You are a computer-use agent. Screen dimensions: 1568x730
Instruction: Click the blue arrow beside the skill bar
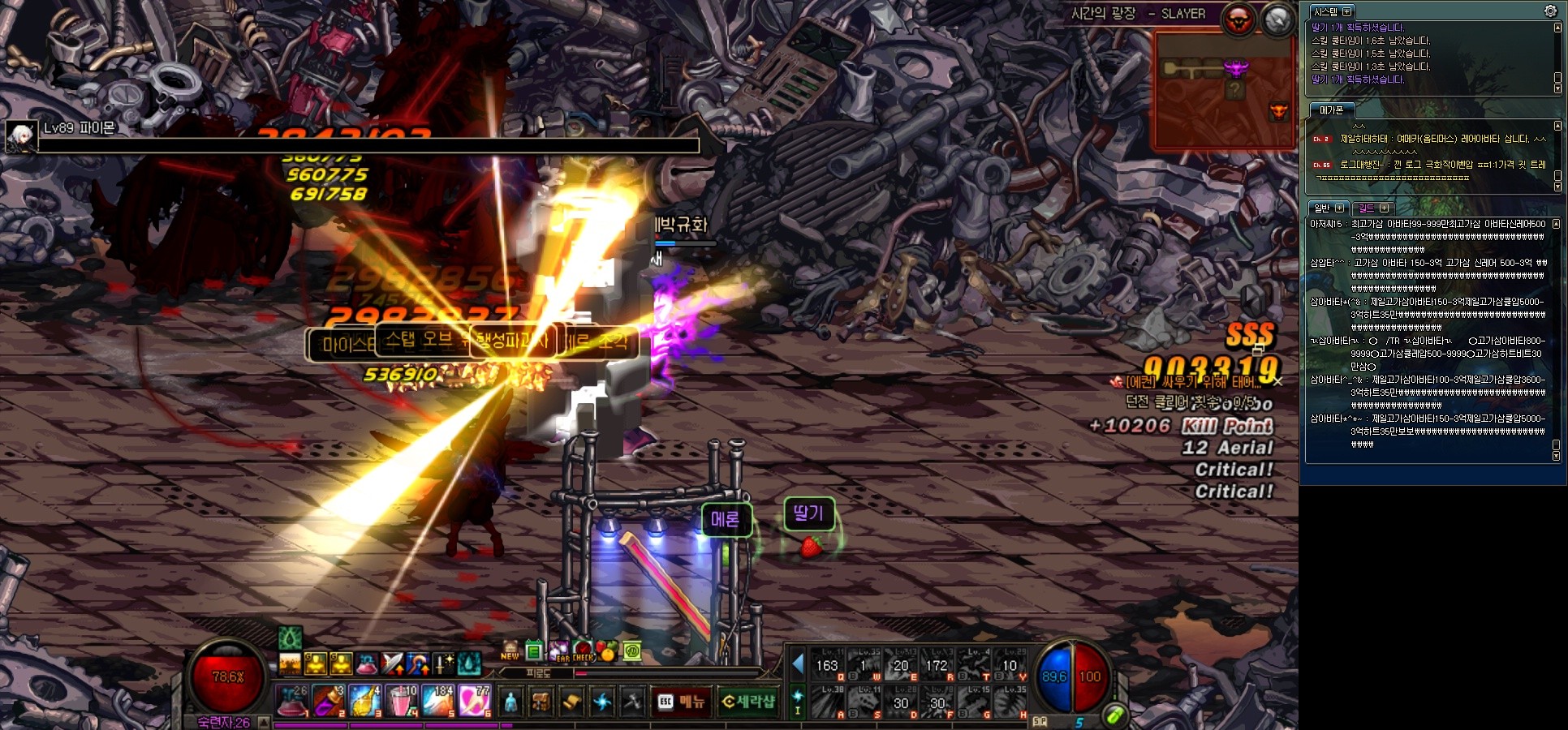[x=798, y=664]
